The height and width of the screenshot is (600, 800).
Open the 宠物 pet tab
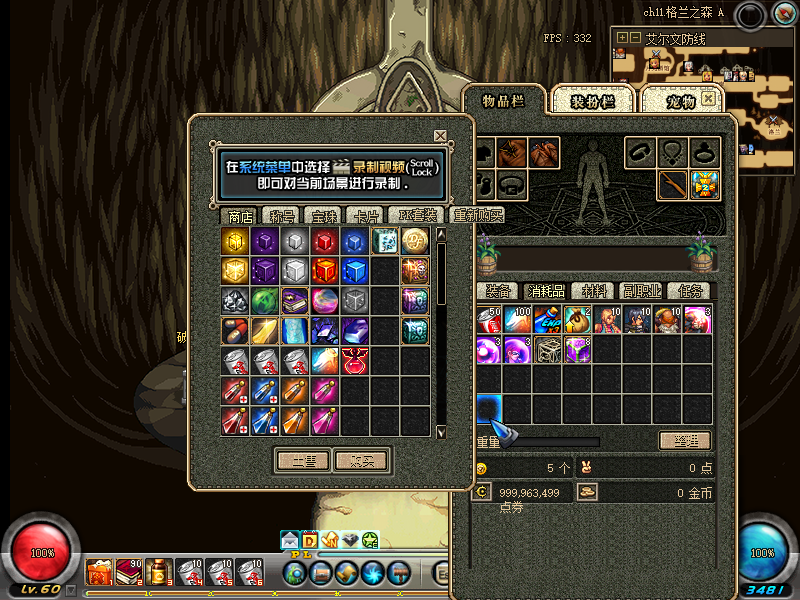point(680,102)
